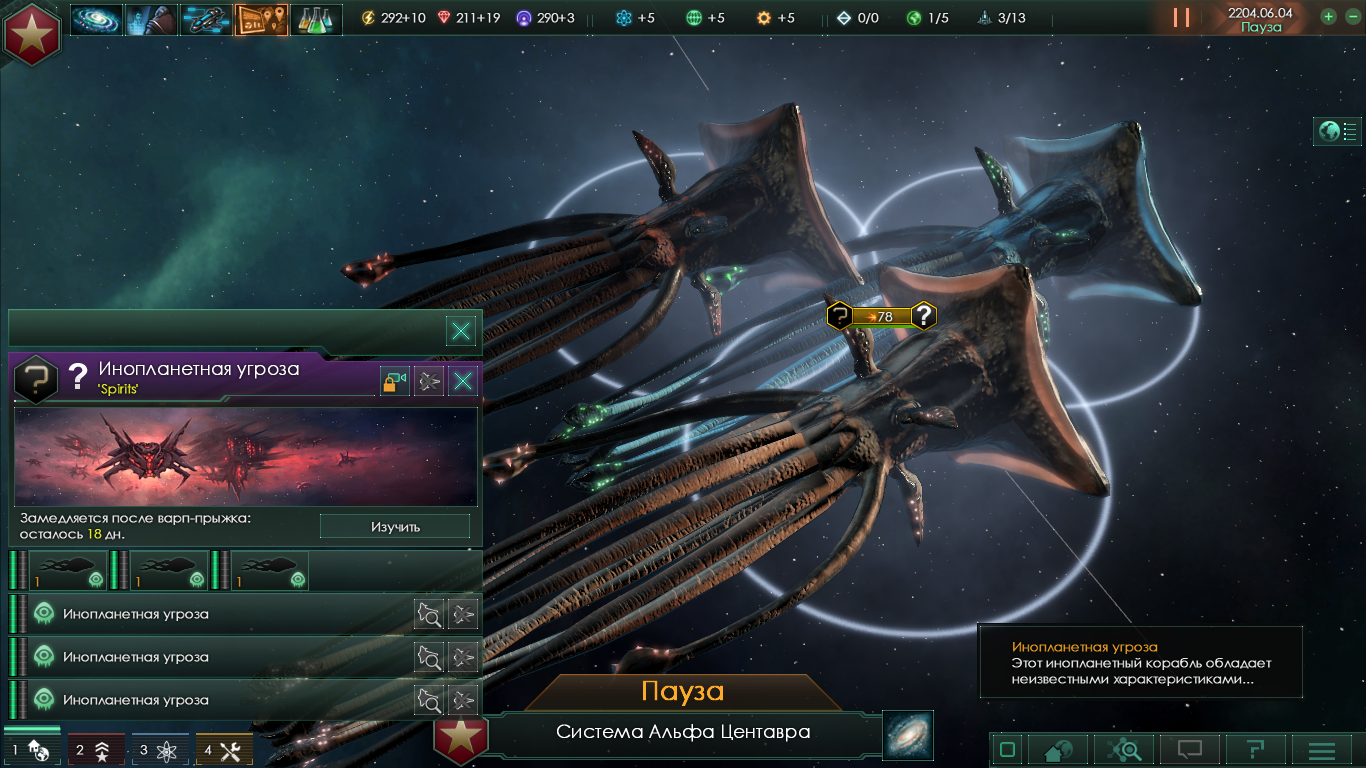The width and height of the screenshot is (1366, 768).
Task: Open the research flasks icon
Action: [x=316, y=19]
